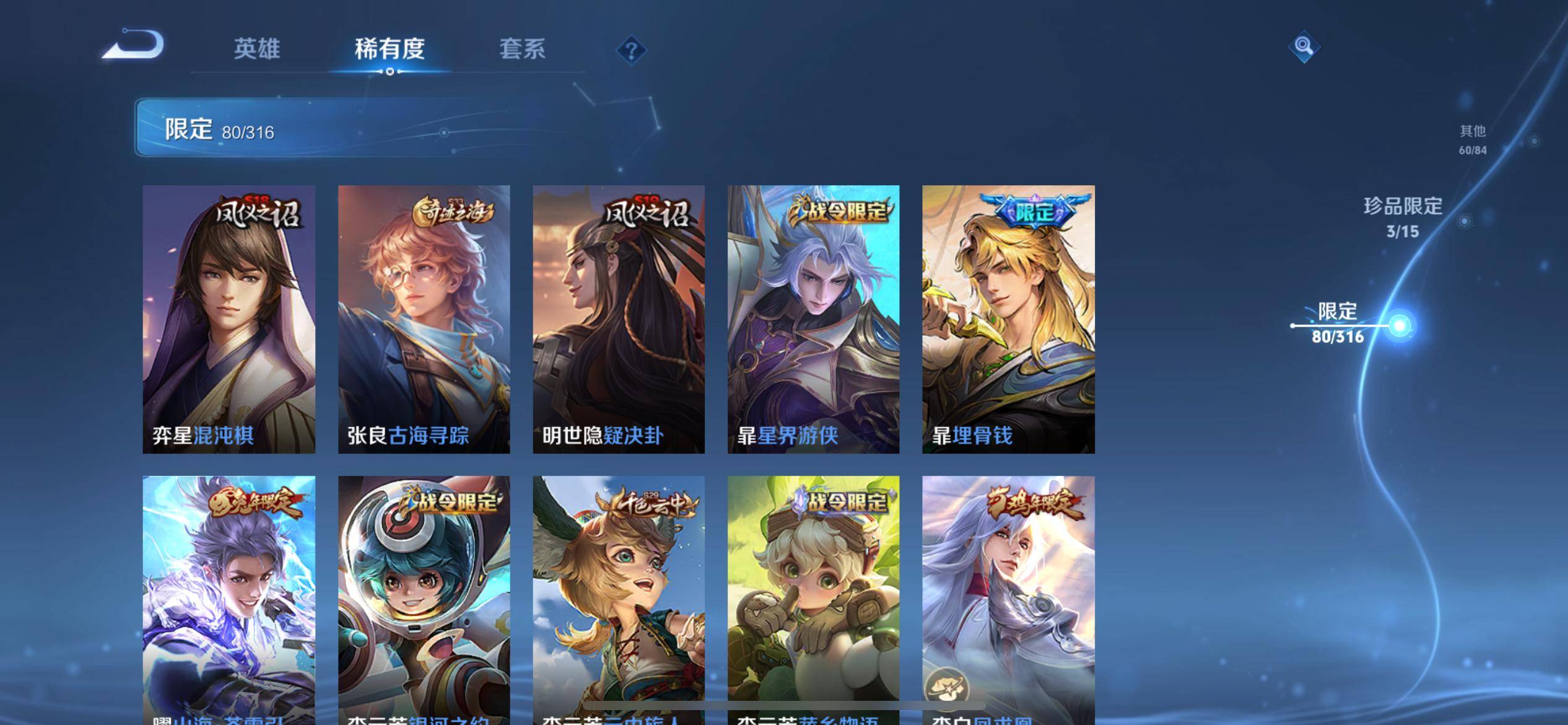This screenshot has height=725, width=1568.
Task: Select the 张良 古海寻踪 skin card
Action: [x=424, y=319]
